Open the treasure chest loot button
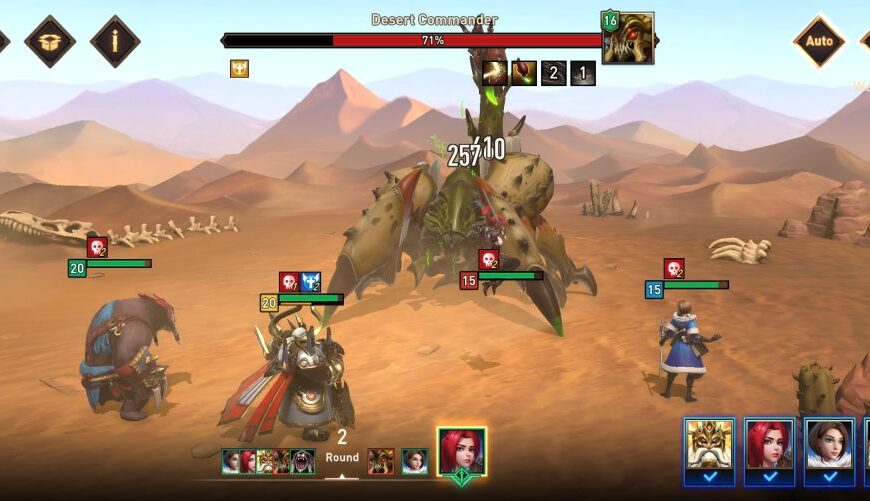This screenshot has height=501, width=870. (x=49, y=41)
